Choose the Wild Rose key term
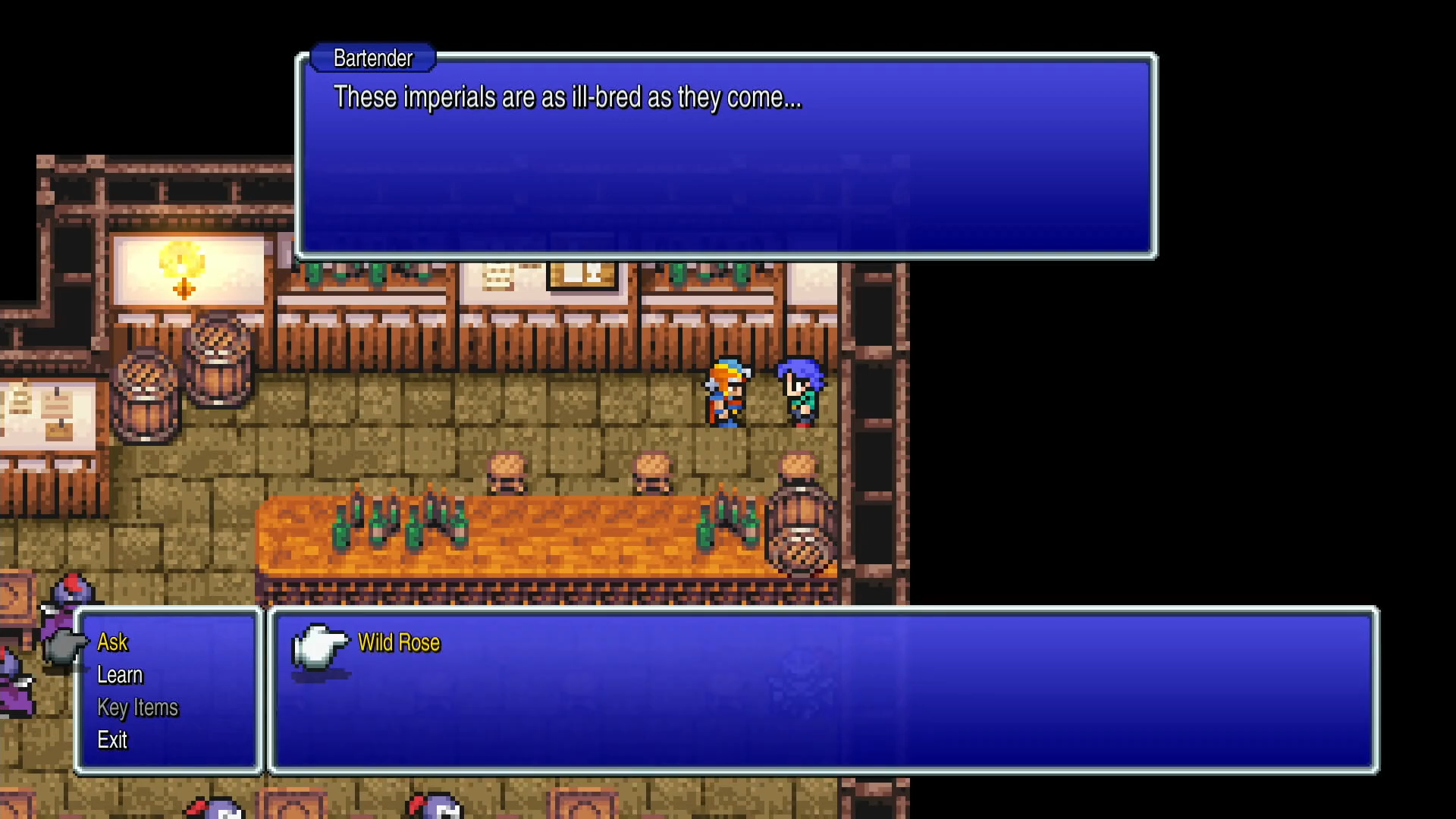The width and height of the screenshot is (1456, 819). [x=399, y=642]
